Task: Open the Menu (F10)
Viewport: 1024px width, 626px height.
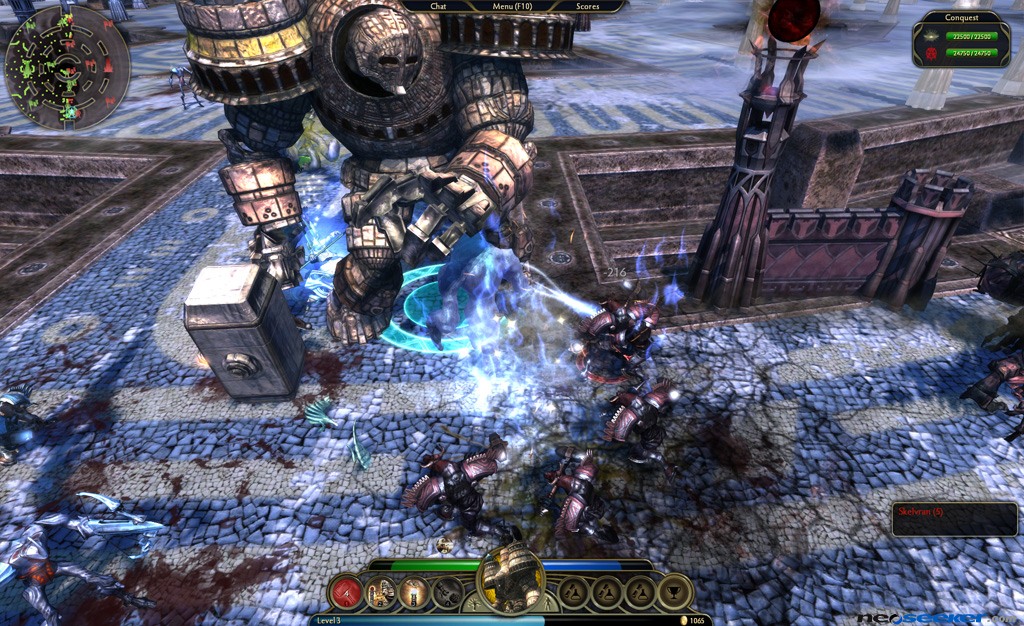Action: pos(514,6)
